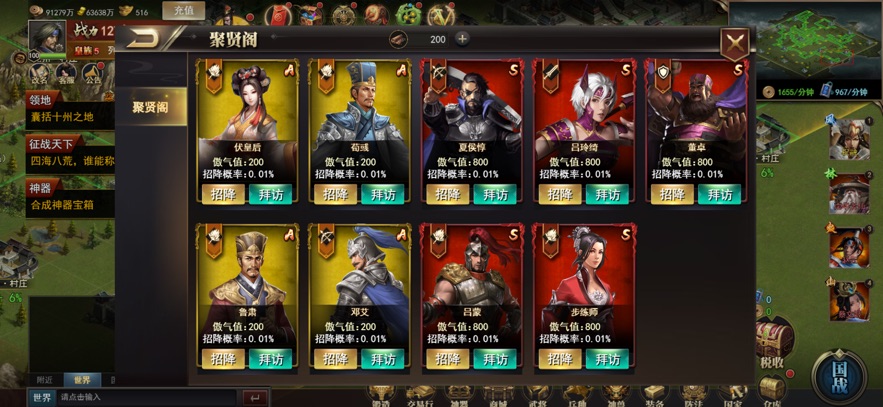Viewport: 883px width, 407px height.
Task: Close the 聚贤阁 panel with the X
Action: point(735,41)
